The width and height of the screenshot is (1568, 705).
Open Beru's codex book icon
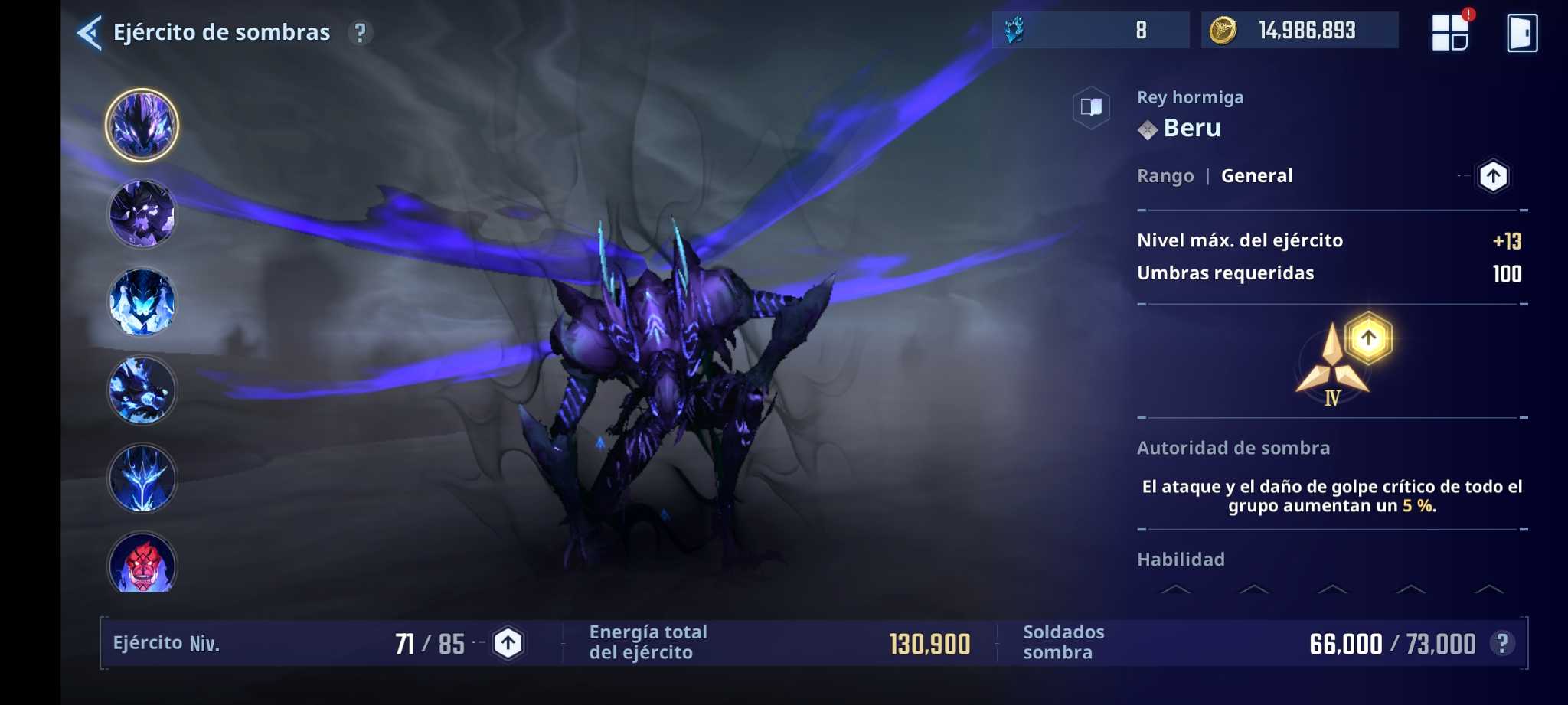click(1091, 107)
